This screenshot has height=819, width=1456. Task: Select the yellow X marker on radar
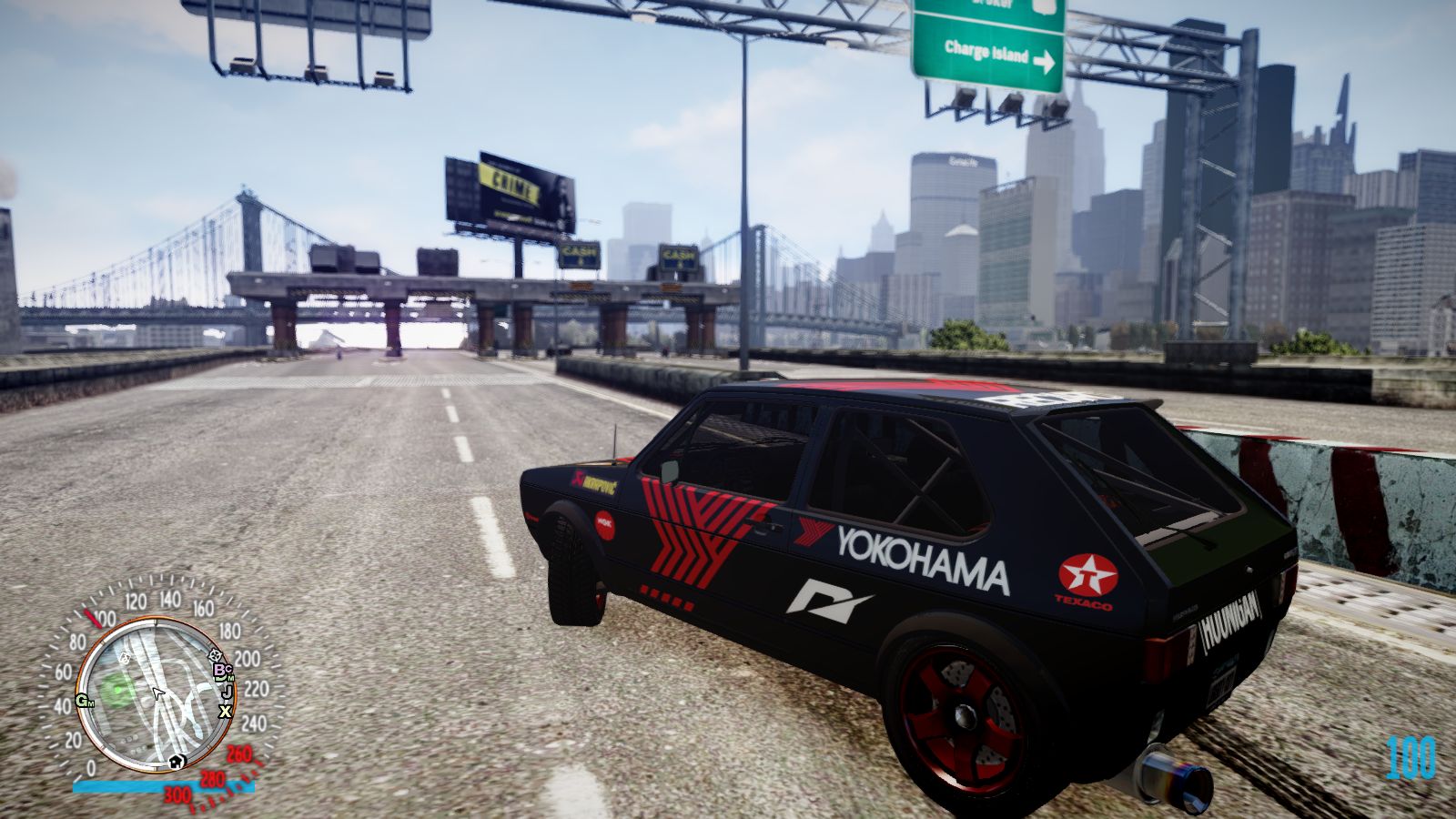point(224,712)
